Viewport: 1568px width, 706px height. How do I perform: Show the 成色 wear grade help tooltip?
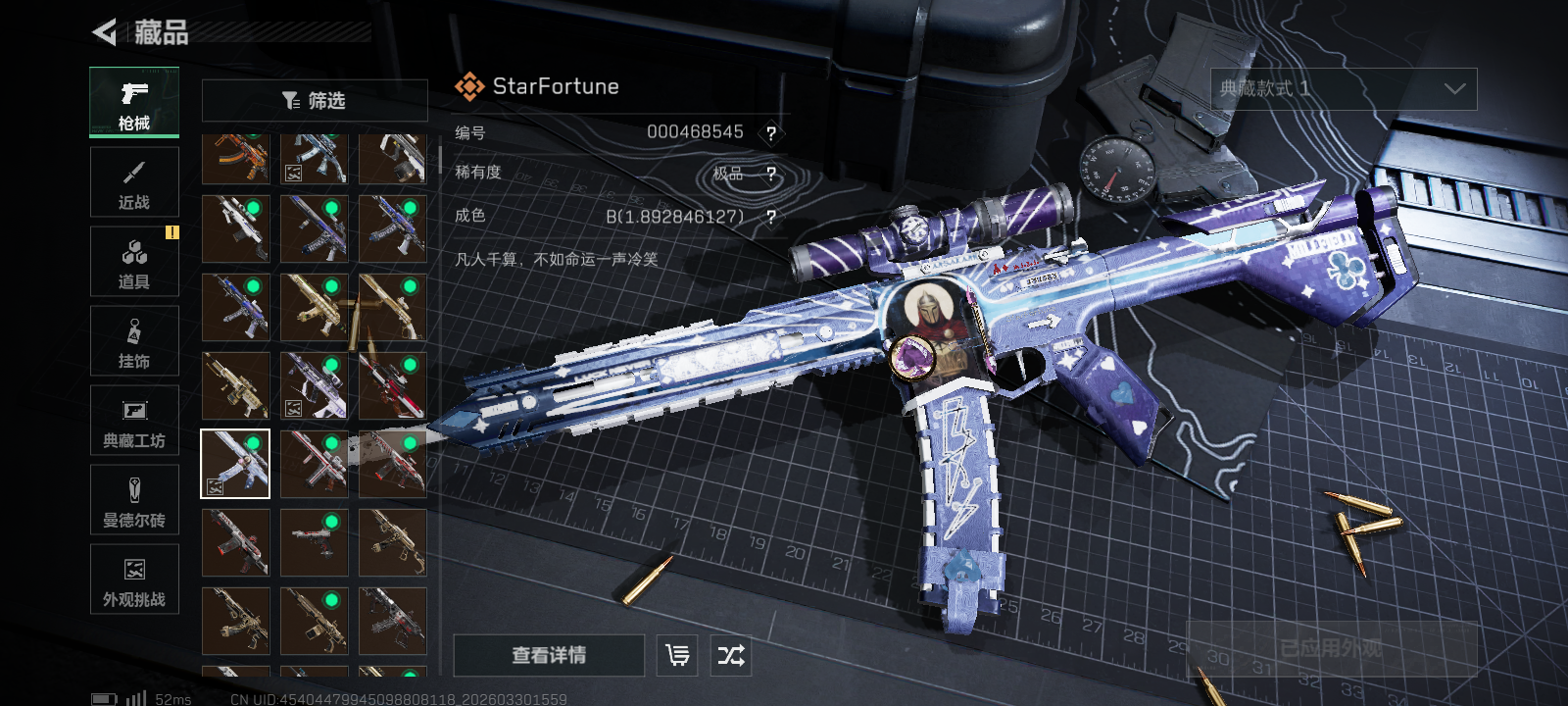click(x=771, y=217)
